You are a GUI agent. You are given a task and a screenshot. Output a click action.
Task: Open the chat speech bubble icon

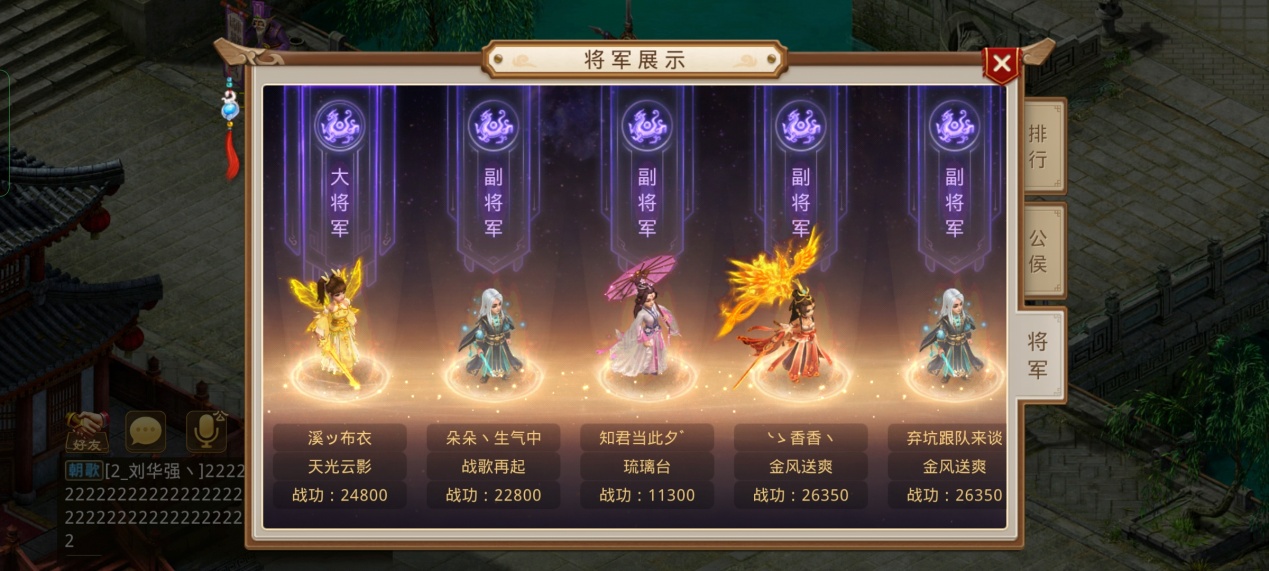[146, 431]
